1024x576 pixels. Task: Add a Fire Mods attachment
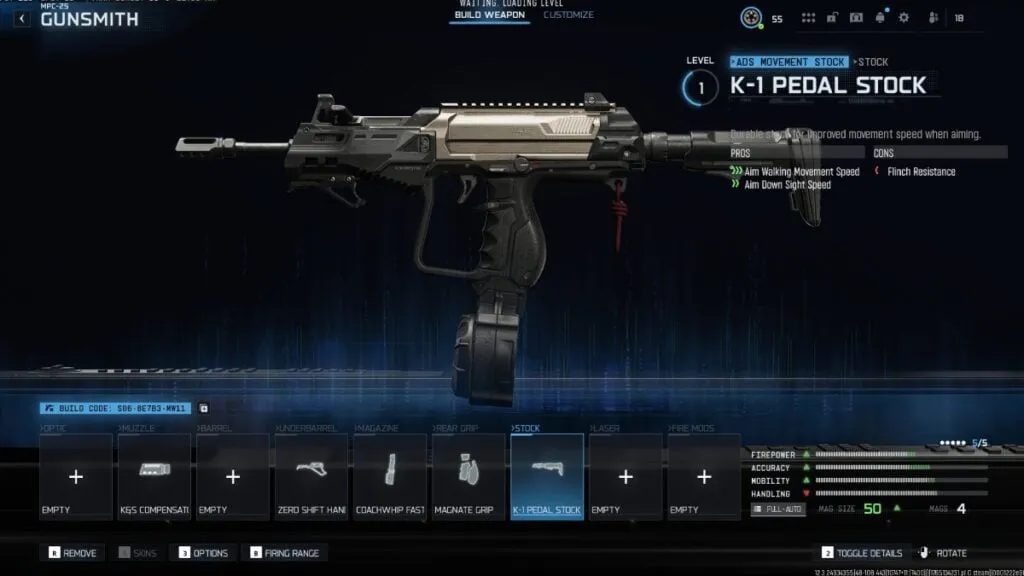703,477
